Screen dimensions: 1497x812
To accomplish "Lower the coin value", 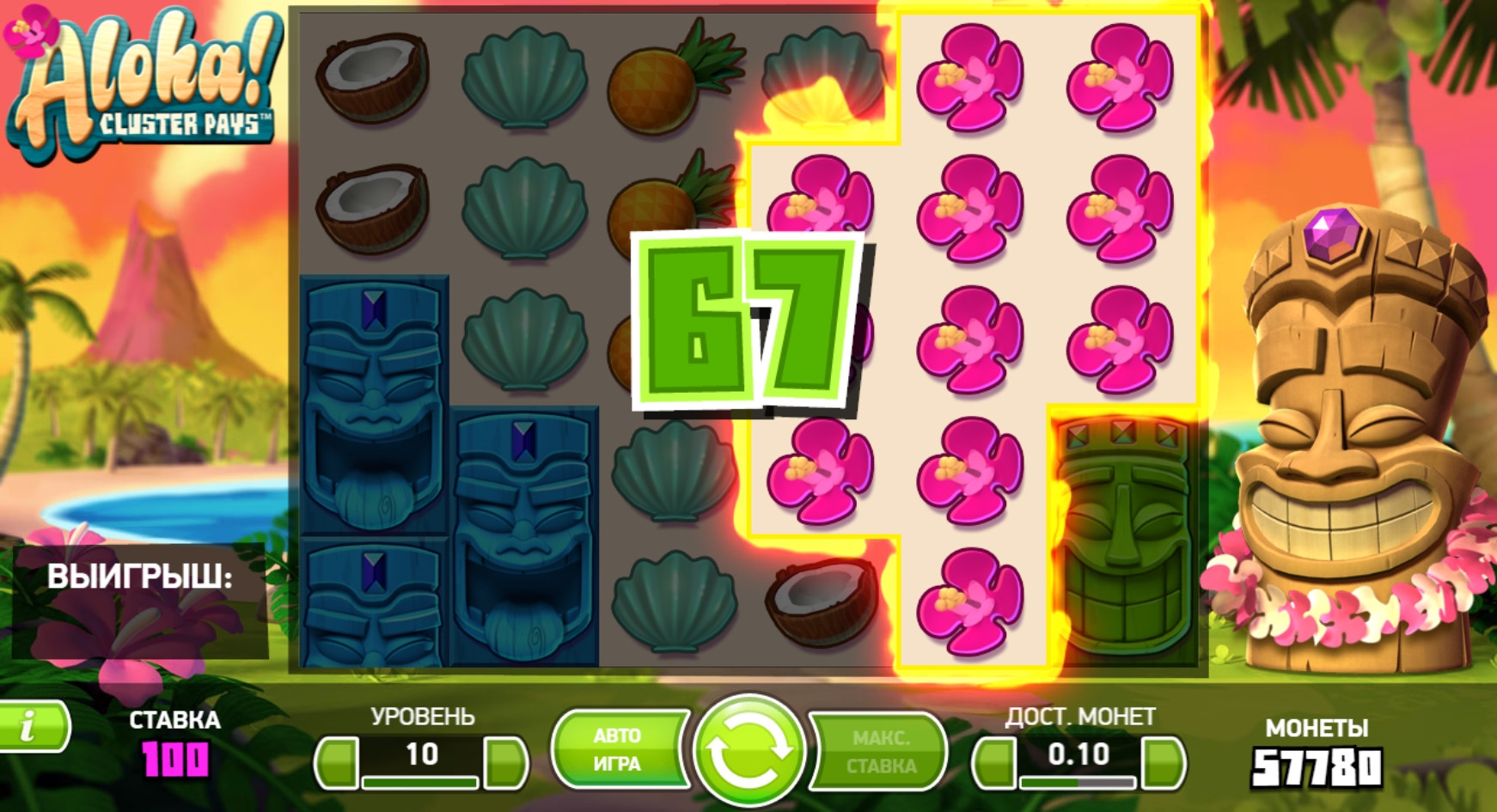I will (x=995, y=761).
